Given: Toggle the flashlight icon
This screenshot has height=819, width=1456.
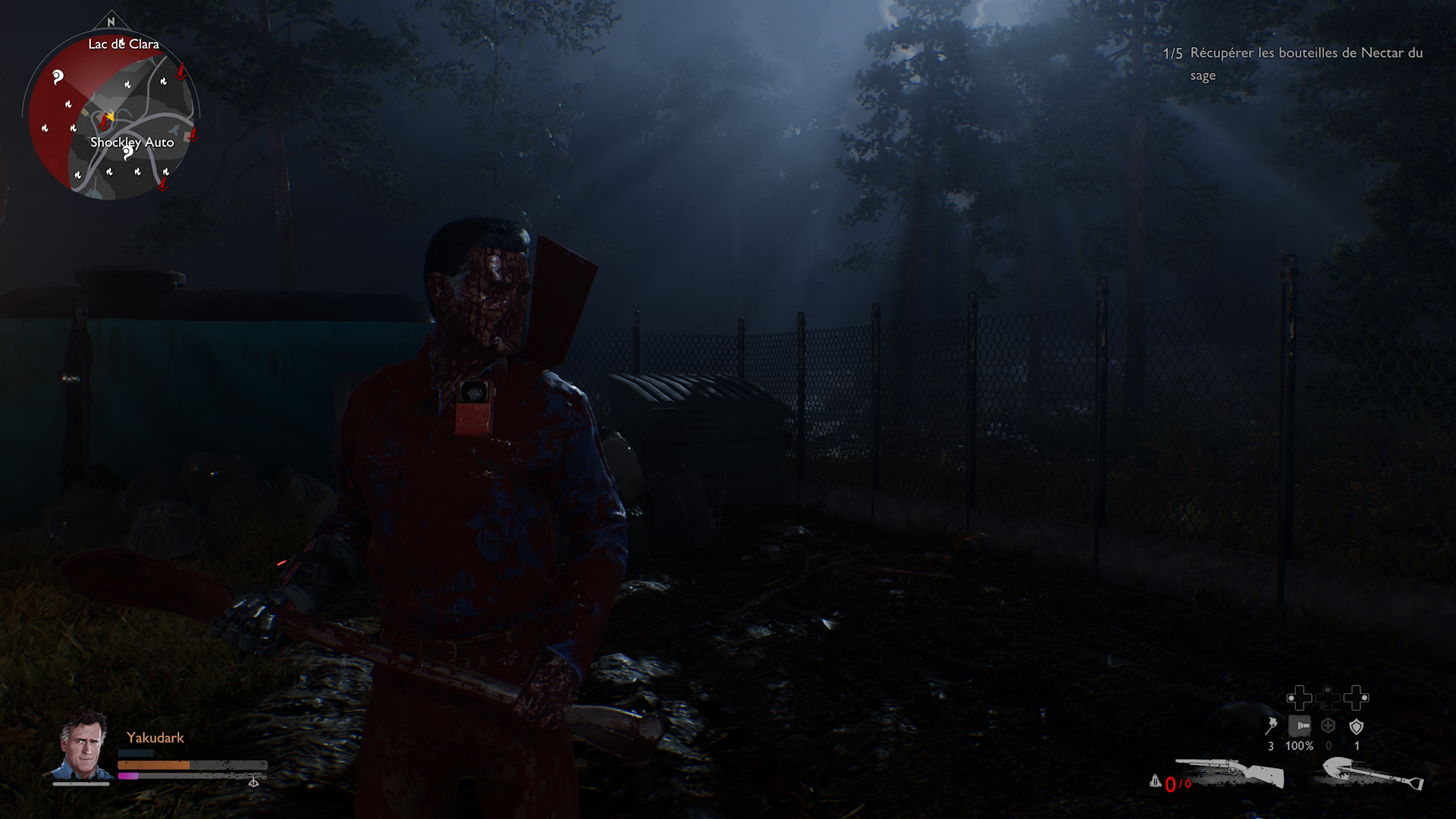Looking at the screenshot, I should tap(1299, 726).
